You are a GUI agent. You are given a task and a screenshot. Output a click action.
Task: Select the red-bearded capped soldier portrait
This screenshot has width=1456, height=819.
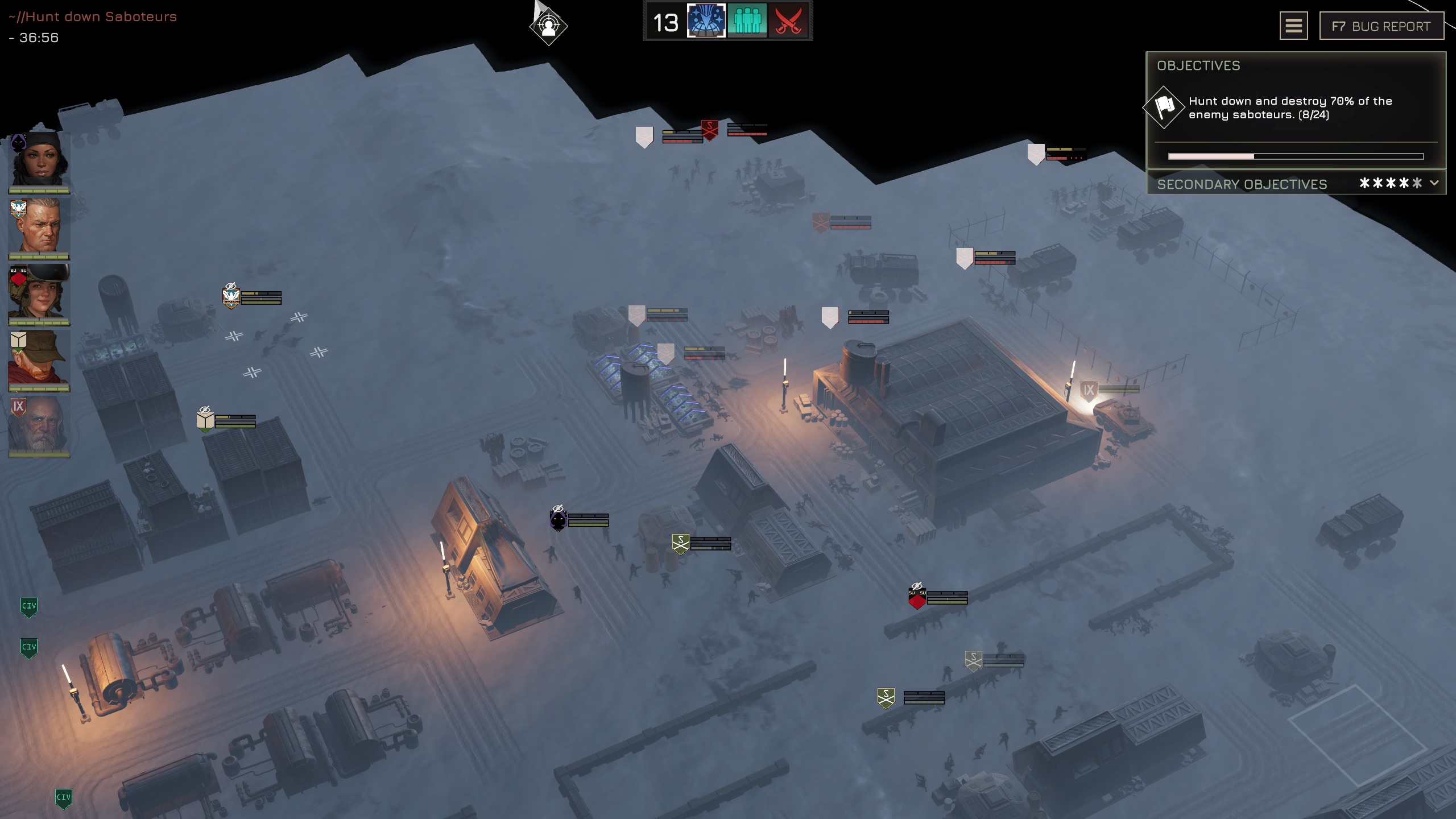coord(39,359)
